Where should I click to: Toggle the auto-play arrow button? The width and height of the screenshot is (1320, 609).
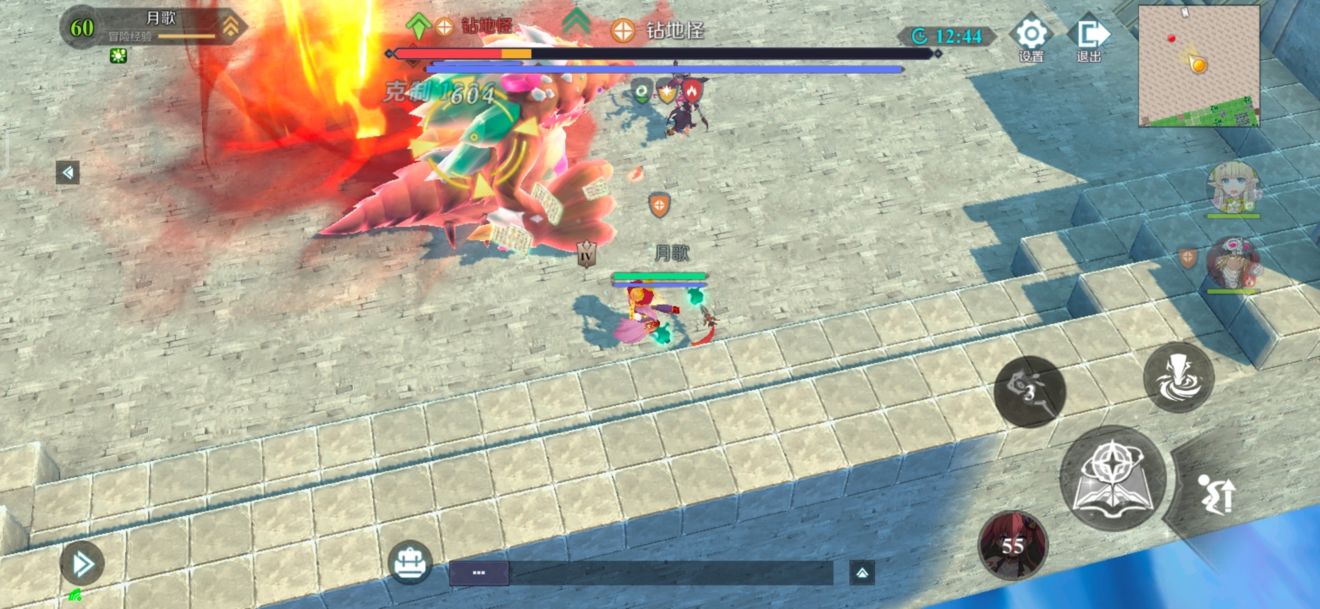82,565
